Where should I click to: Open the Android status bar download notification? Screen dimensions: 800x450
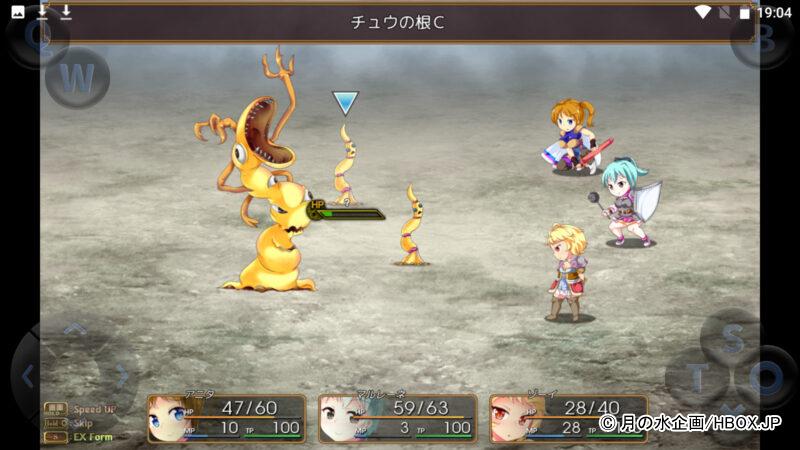pyautogui.click(x=42, y=12)
